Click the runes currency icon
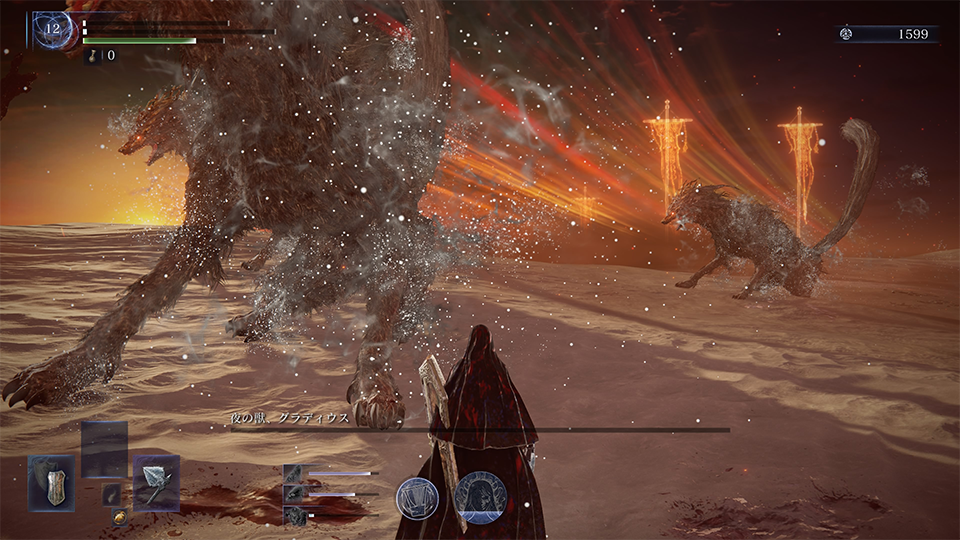Screen dimensions: 960x540 click(x=845, y=34)
